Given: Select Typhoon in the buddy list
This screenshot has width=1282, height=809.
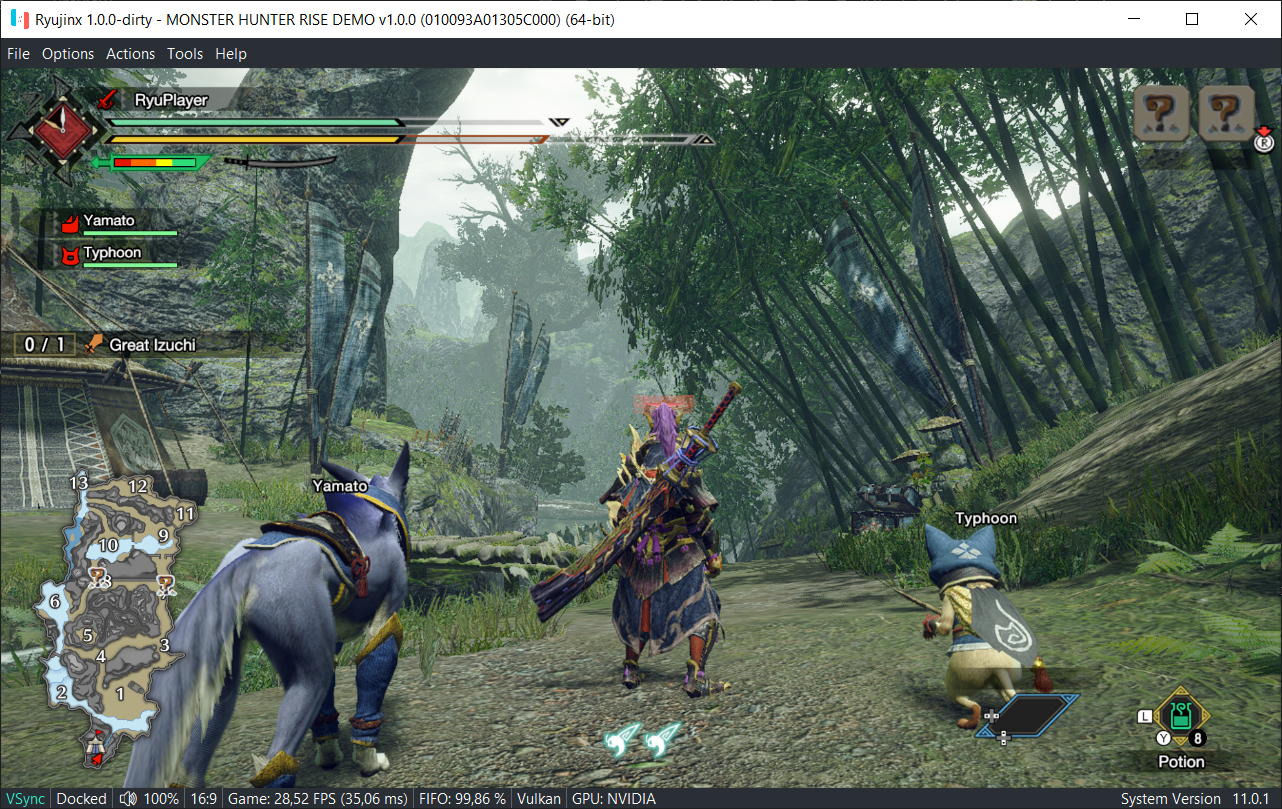Looking at the screenshot, I should coord(111,253).
